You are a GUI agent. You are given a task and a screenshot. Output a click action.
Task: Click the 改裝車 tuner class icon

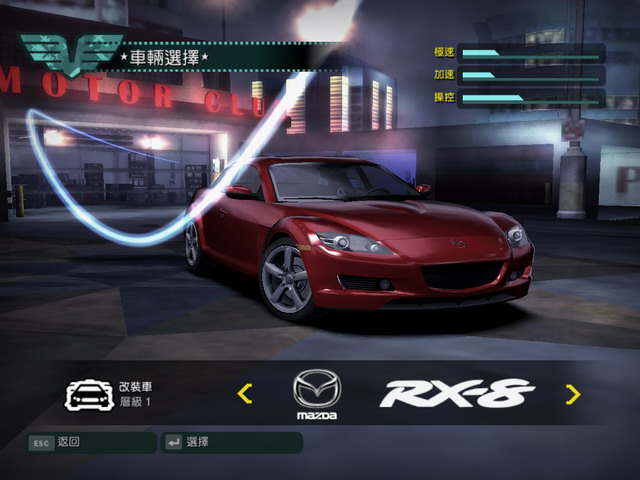point(88,394)
